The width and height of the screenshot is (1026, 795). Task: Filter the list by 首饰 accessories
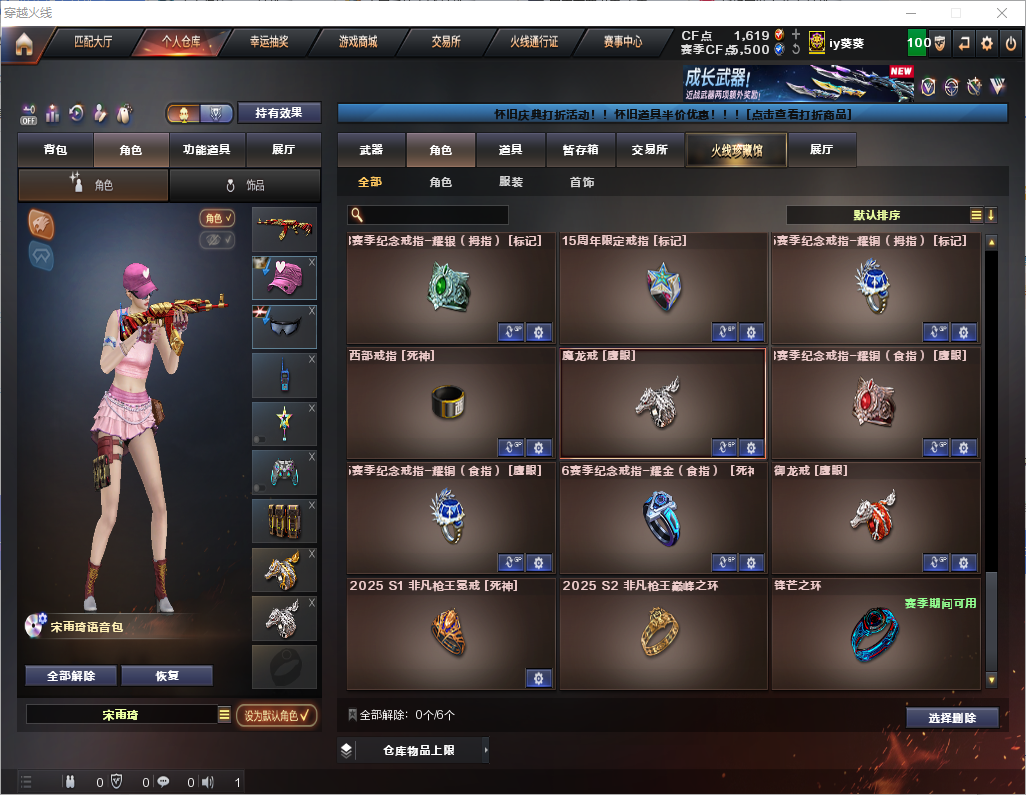582,183
